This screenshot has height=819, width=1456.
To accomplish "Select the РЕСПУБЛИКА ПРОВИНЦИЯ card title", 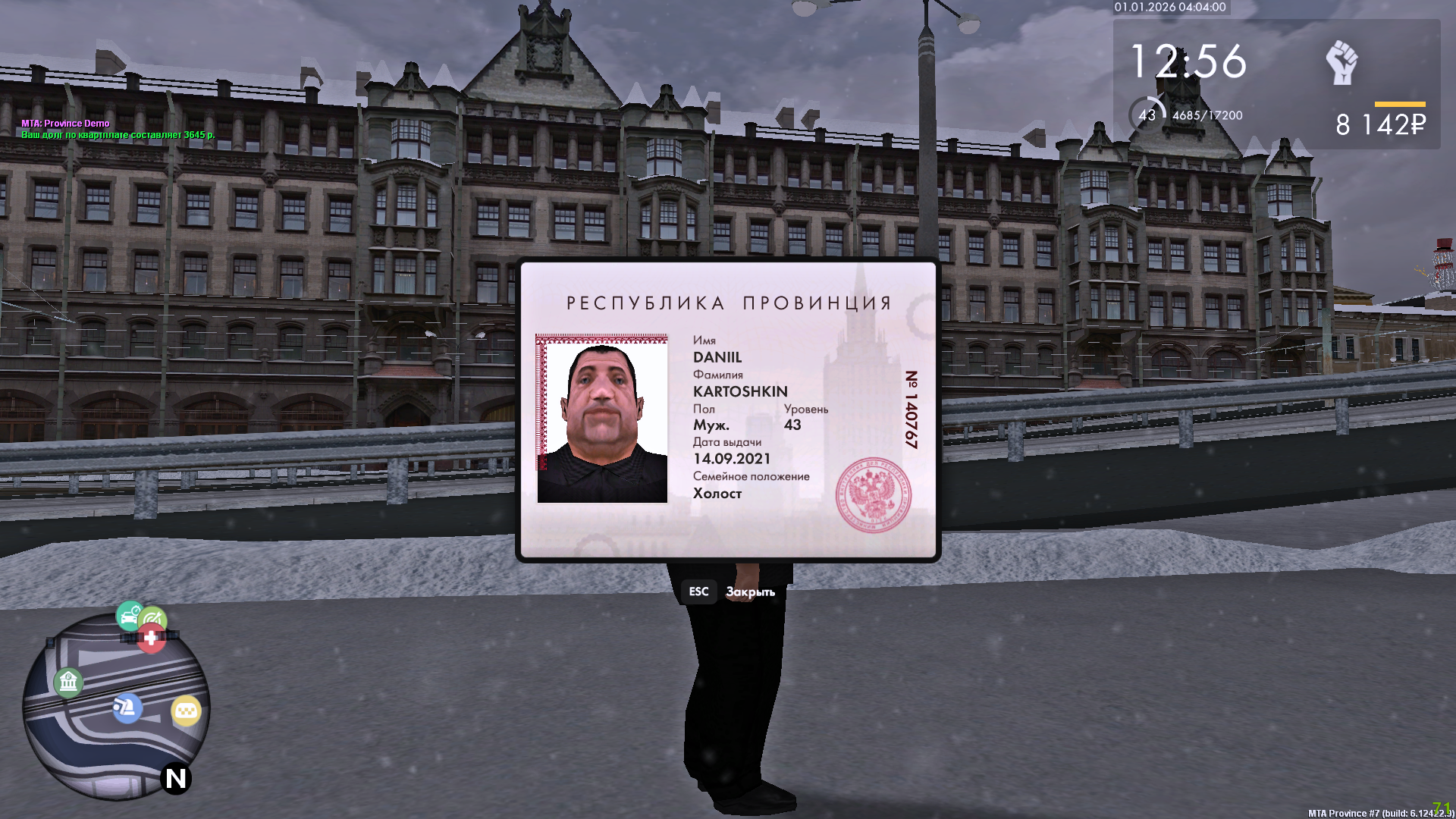I will pyautogui.click(x=728, y=302).
